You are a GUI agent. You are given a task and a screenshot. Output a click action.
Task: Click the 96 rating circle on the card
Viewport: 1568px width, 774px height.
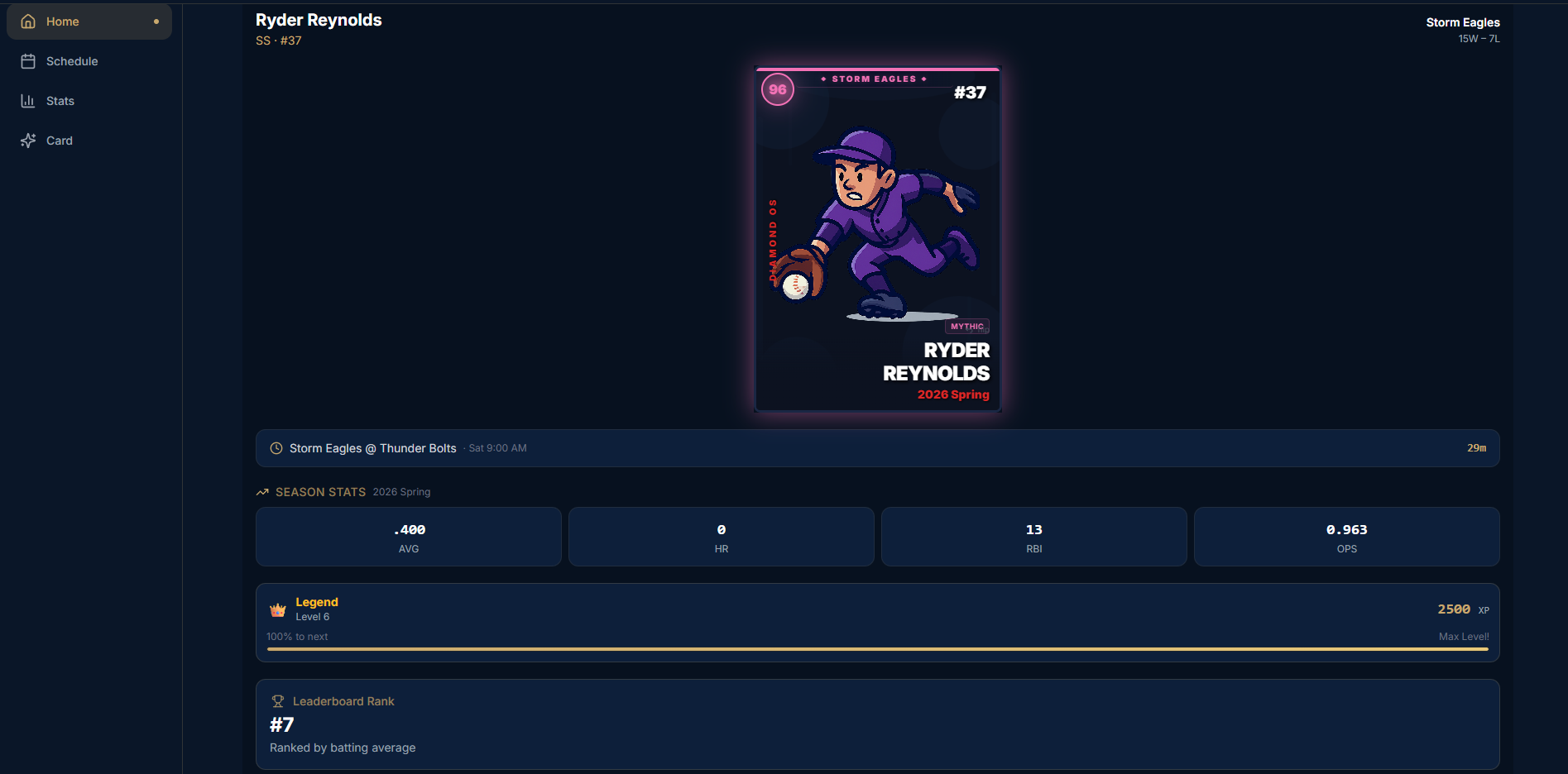click(777, 89)
